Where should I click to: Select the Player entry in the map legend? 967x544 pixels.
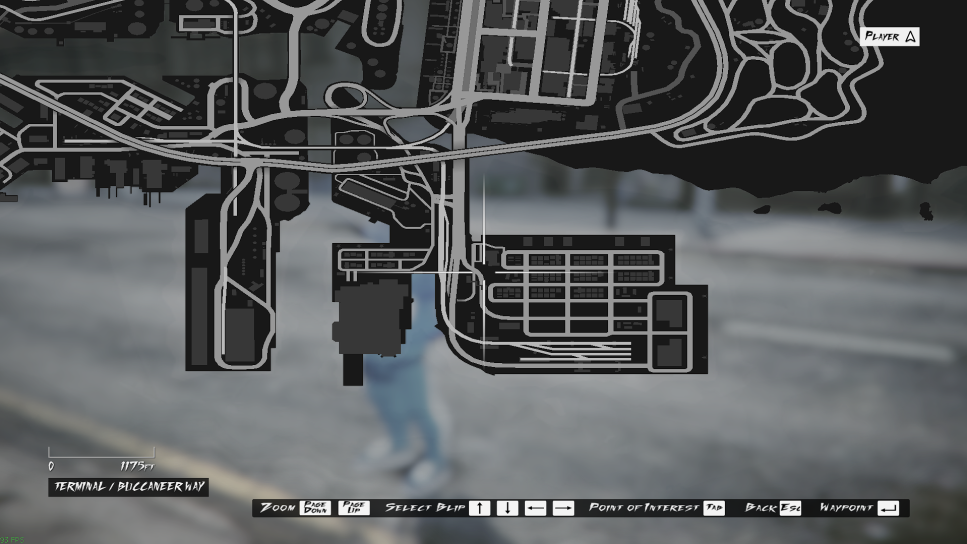click(x=890, y=37)
